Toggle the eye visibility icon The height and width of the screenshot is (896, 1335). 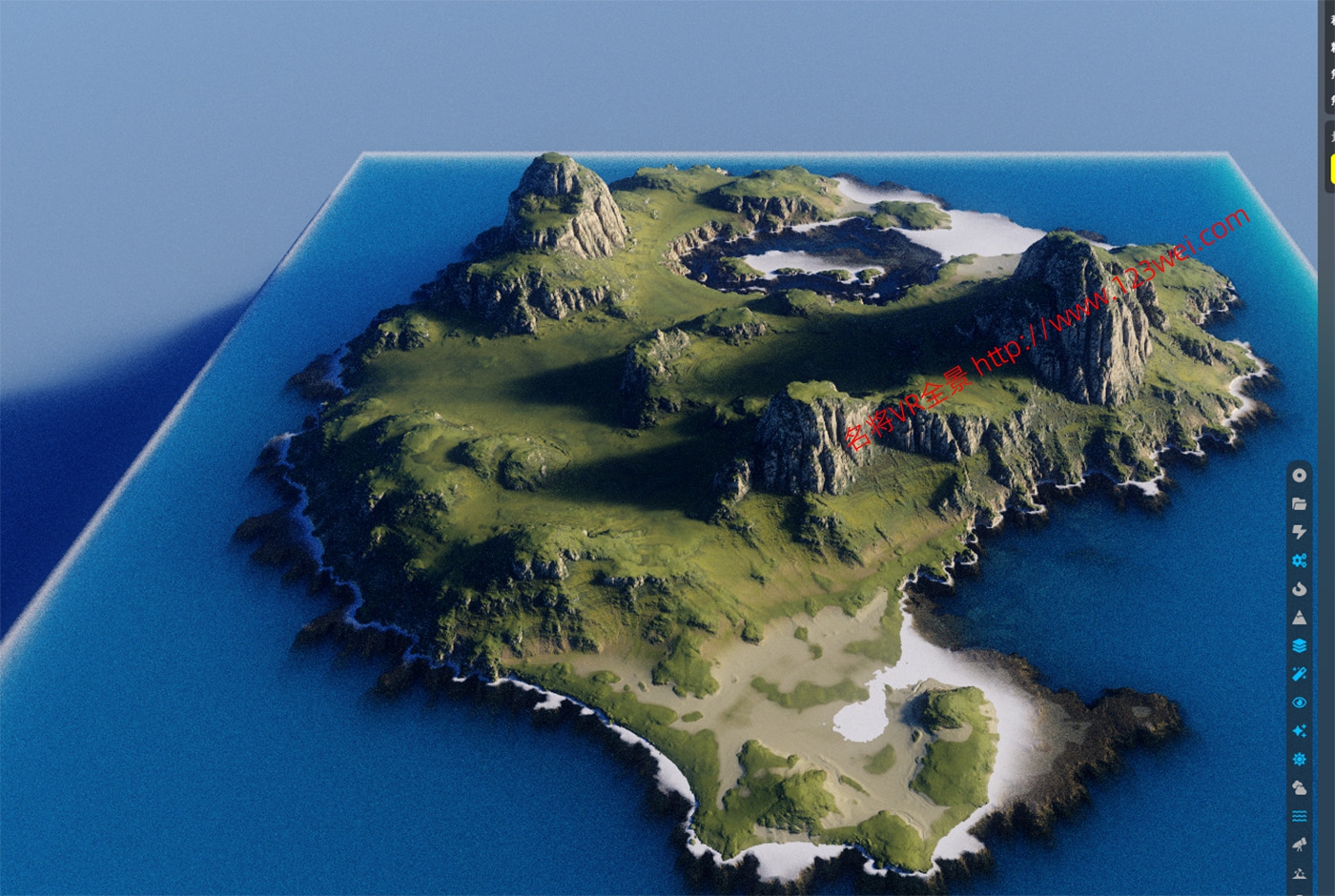tap(1299, 703)
